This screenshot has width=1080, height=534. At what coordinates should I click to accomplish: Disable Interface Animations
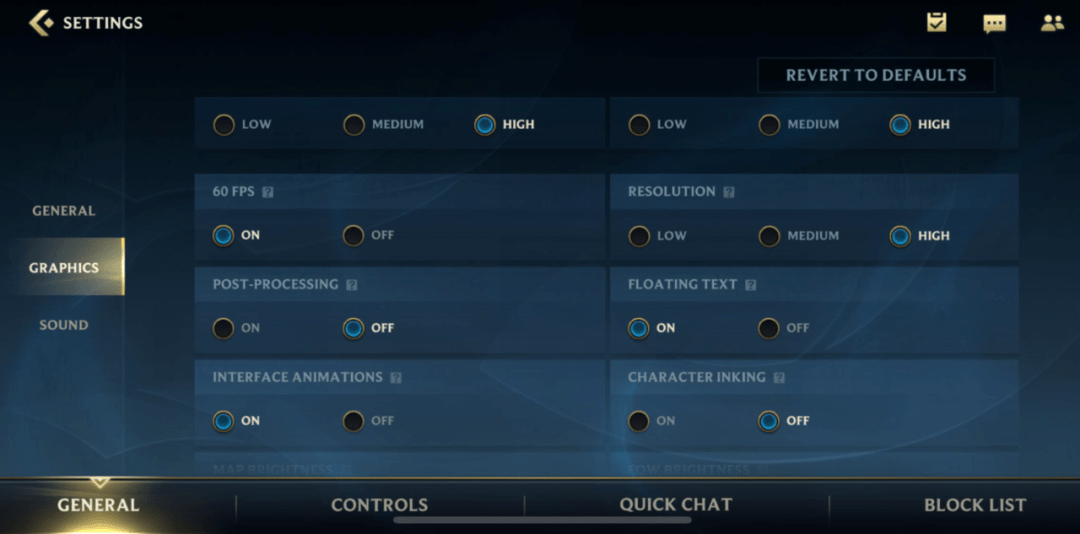tap(354, 421)
